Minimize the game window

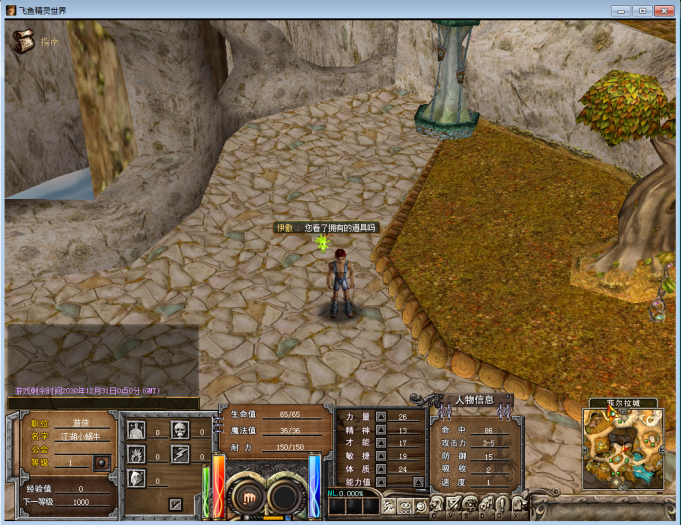(x=621, y=9)
